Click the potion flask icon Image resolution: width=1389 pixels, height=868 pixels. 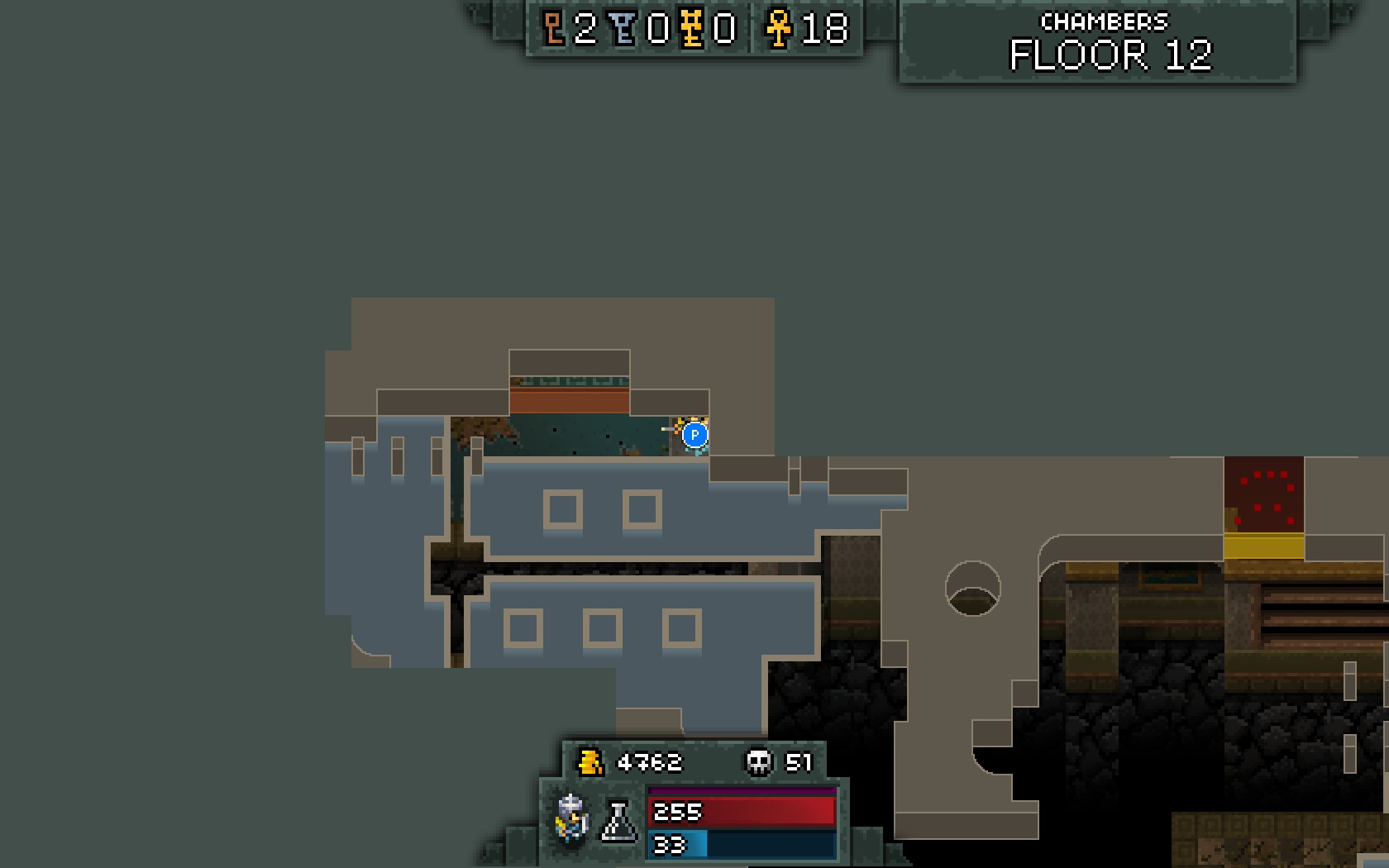point(618,821)
